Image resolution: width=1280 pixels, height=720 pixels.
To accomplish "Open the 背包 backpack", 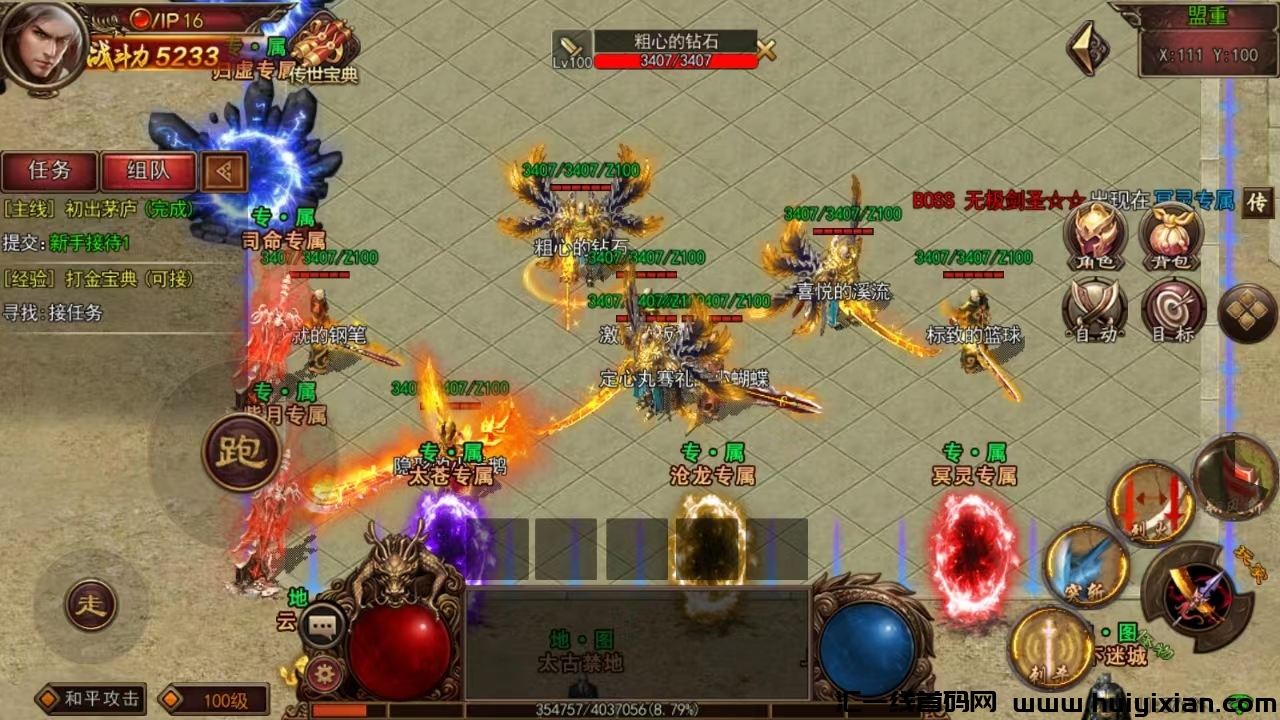I will [x=1170, y=236].
